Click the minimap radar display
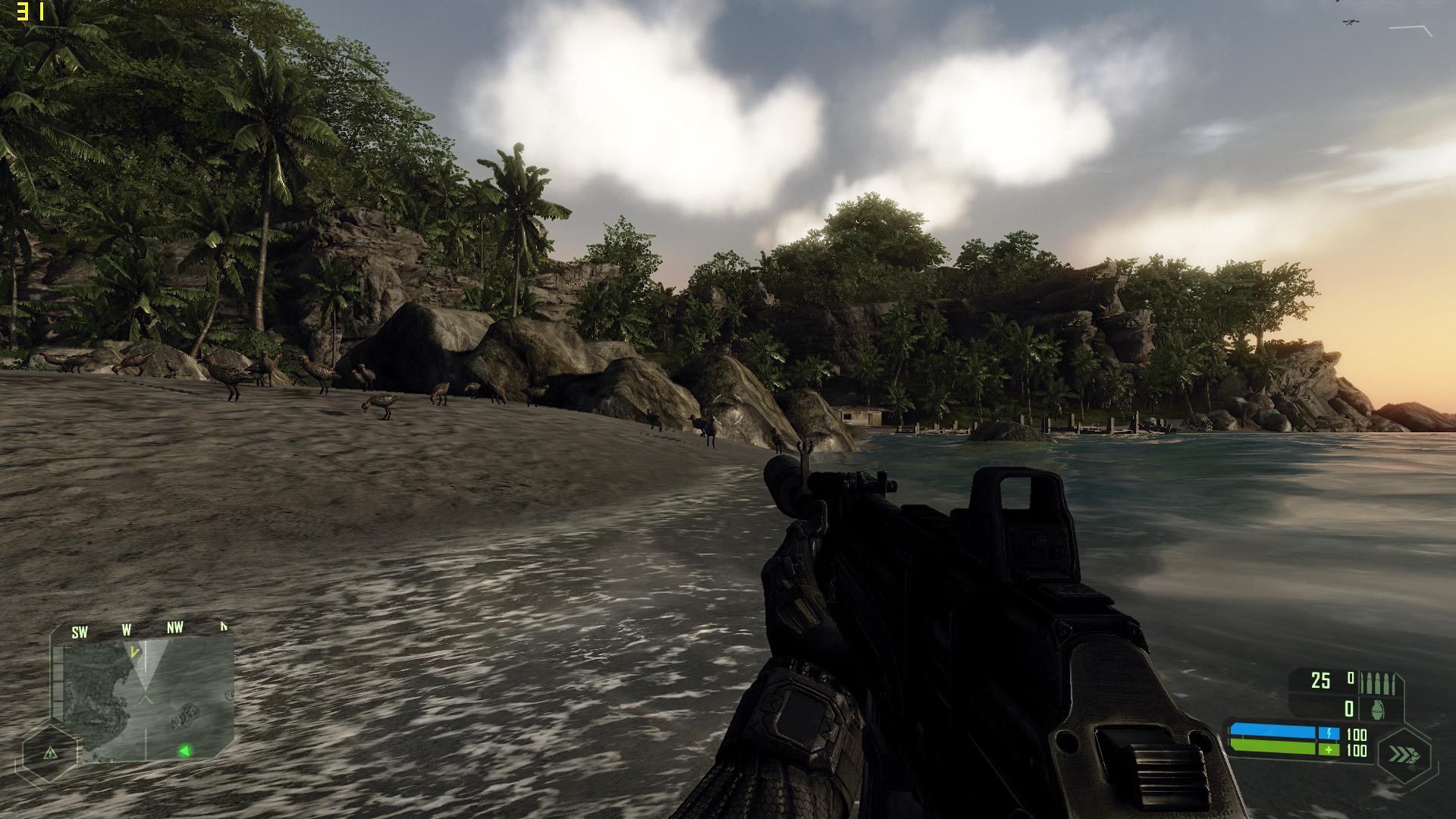 pyautogui.click(x=148, y=699)
